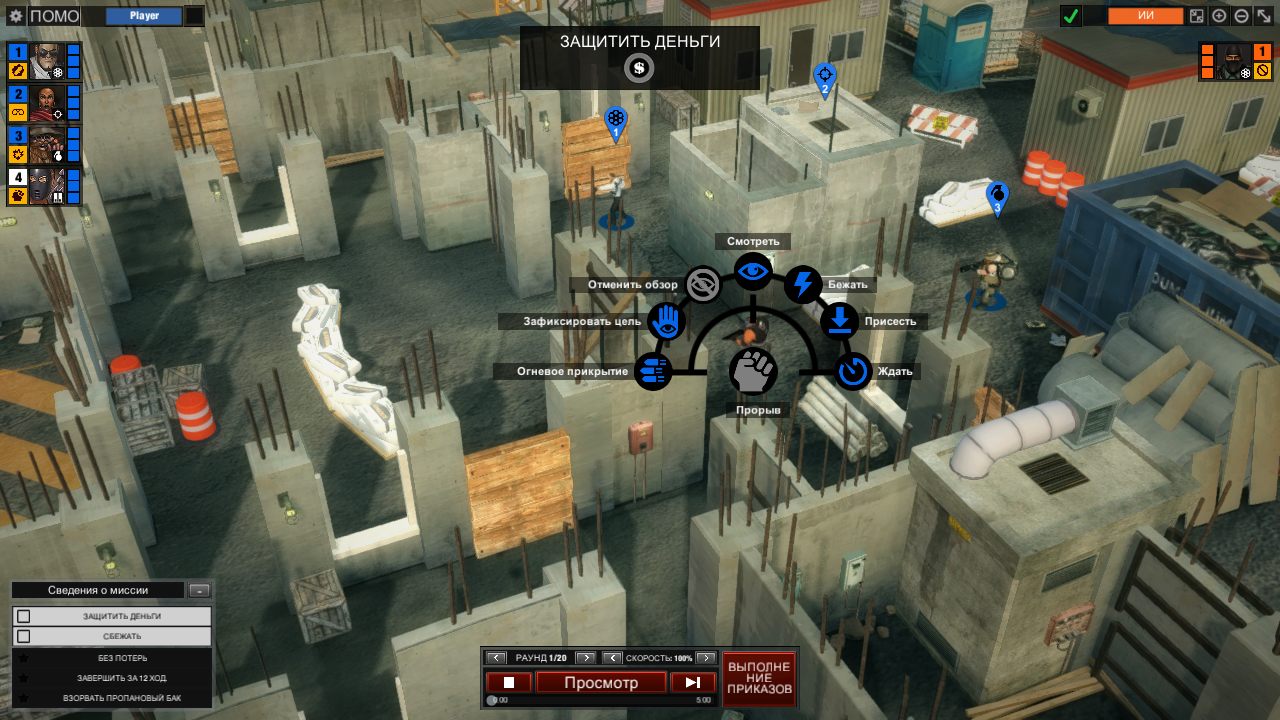Image resolution: width=1280 pixels, height=720 pixels.
Task: Activate the Прорыв fist icon
Action: tap(754, 370)
